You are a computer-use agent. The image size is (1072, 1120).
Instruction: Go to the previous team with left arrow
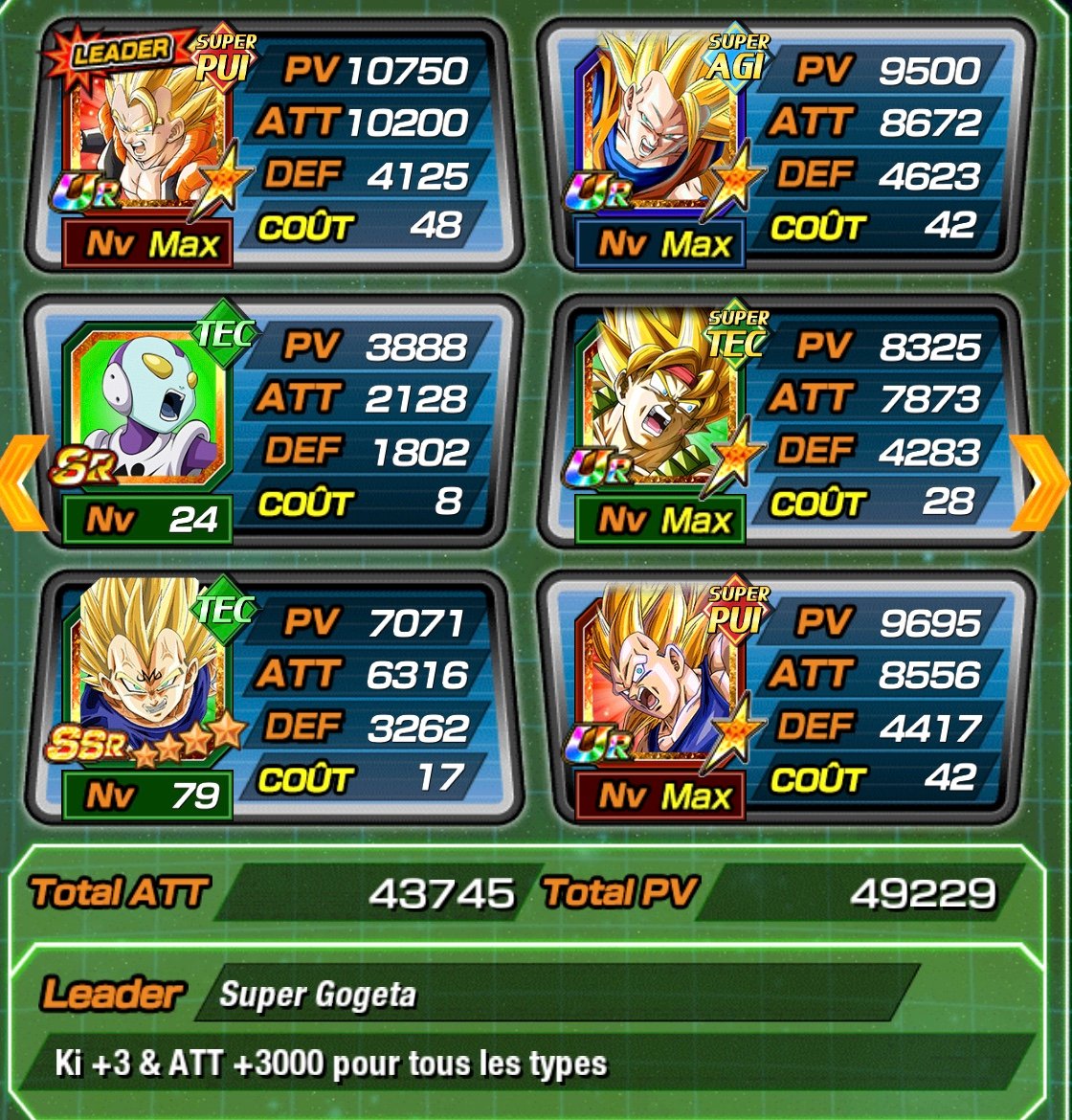coord(23,482)
